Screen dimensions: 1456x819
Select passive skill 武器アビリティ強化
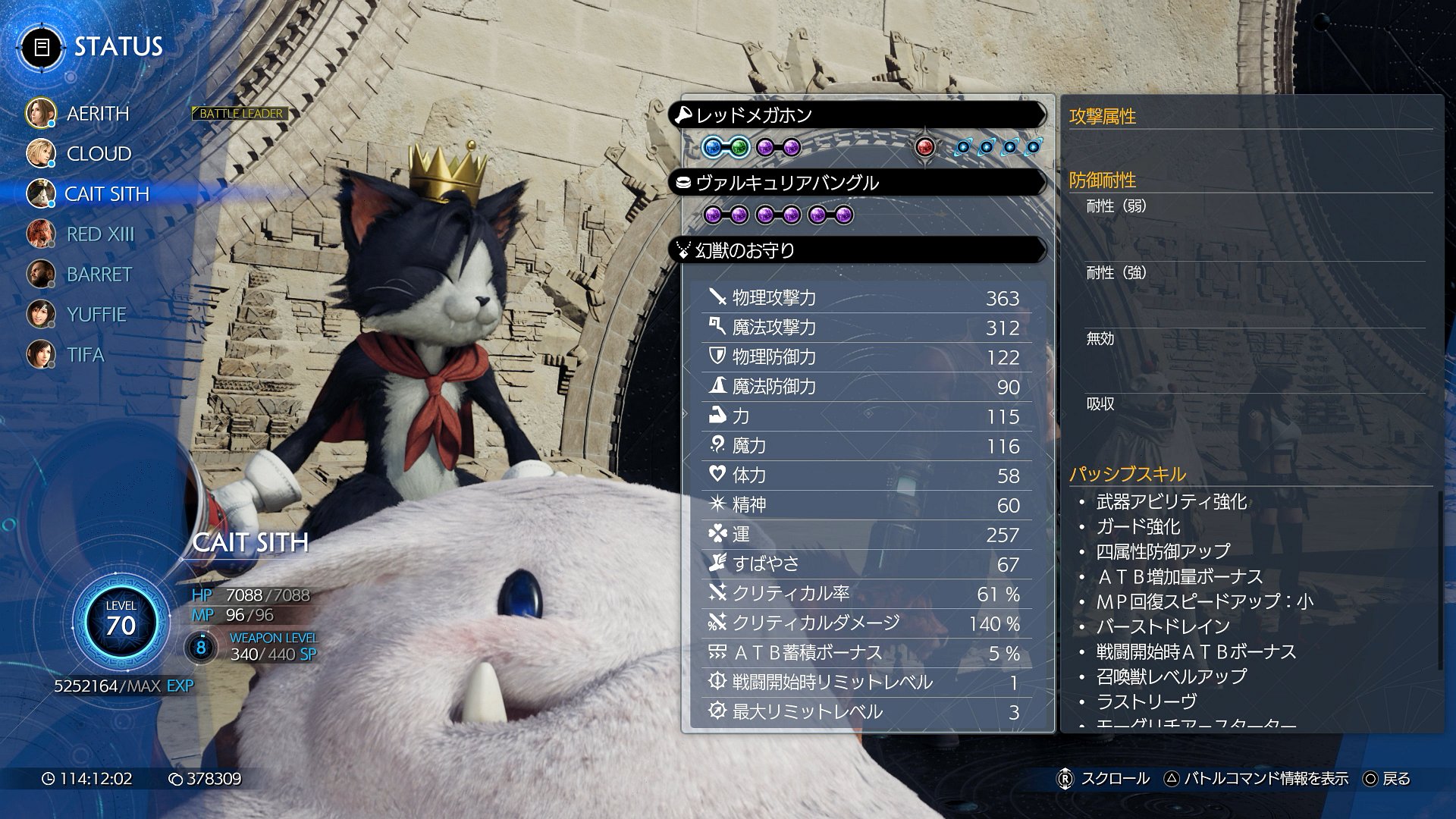(x=1171, y=502)
